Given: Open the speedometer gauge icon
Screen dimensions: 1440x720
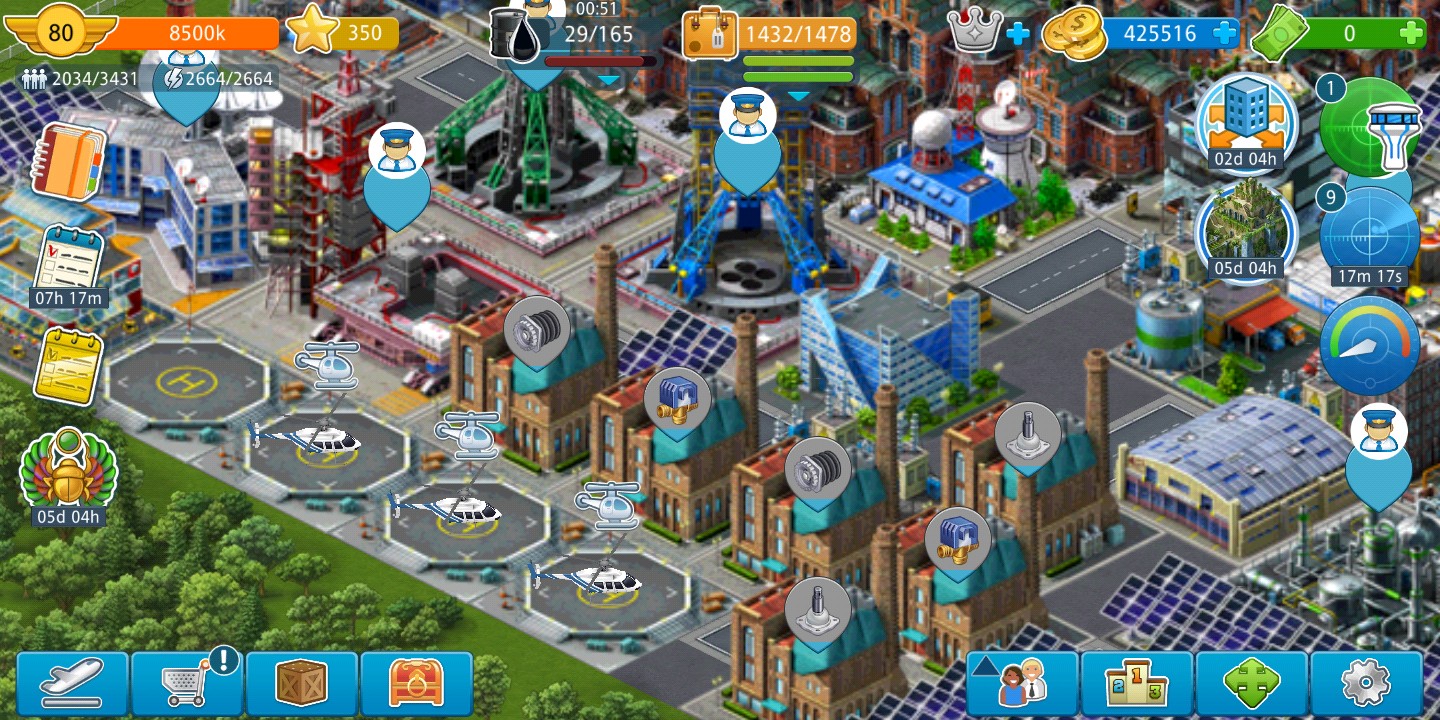Looking at the screenshot, I should (1369, 345).
